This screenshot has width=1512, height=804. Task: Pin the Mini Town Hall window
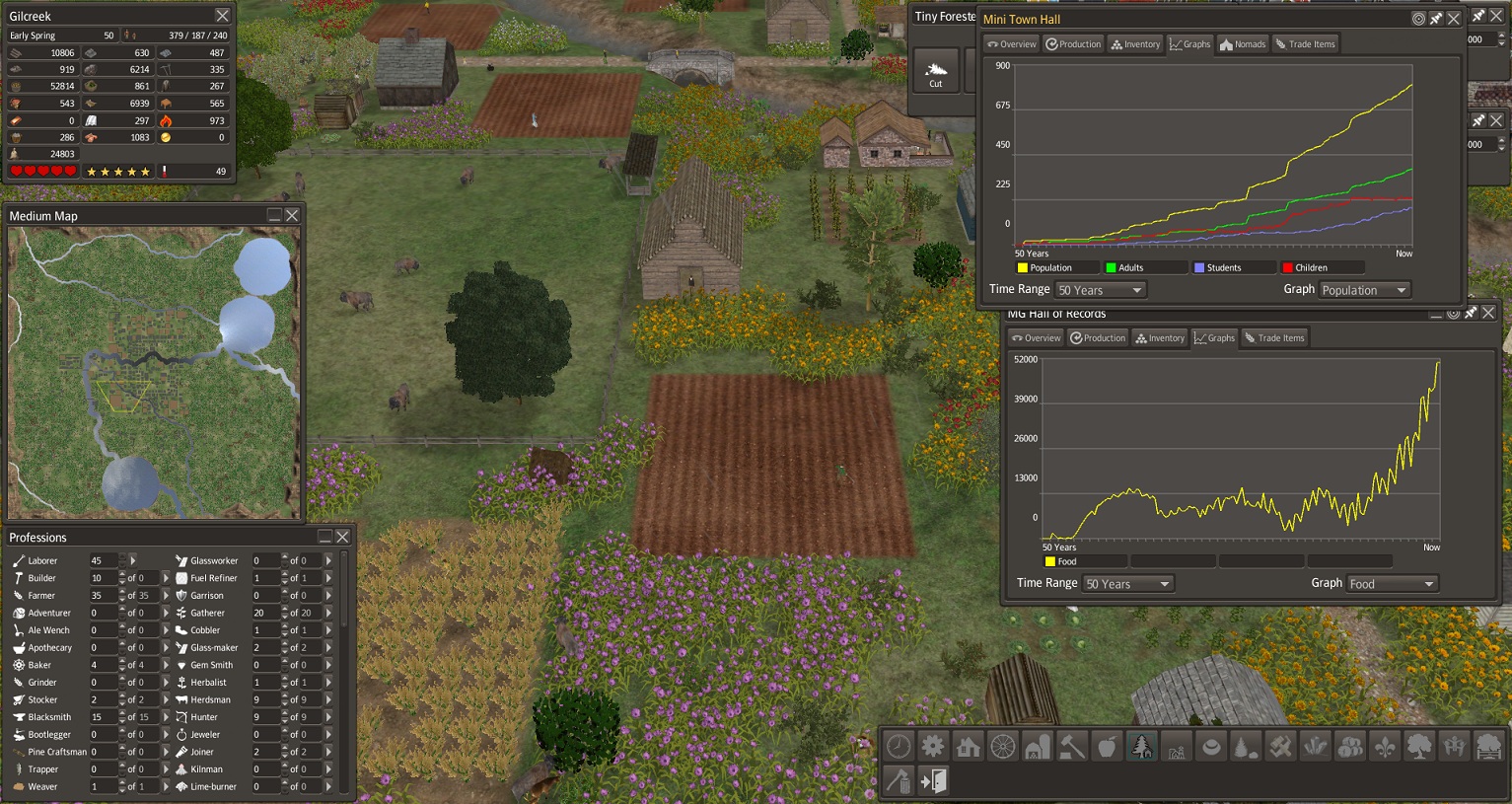(1436, 19)
